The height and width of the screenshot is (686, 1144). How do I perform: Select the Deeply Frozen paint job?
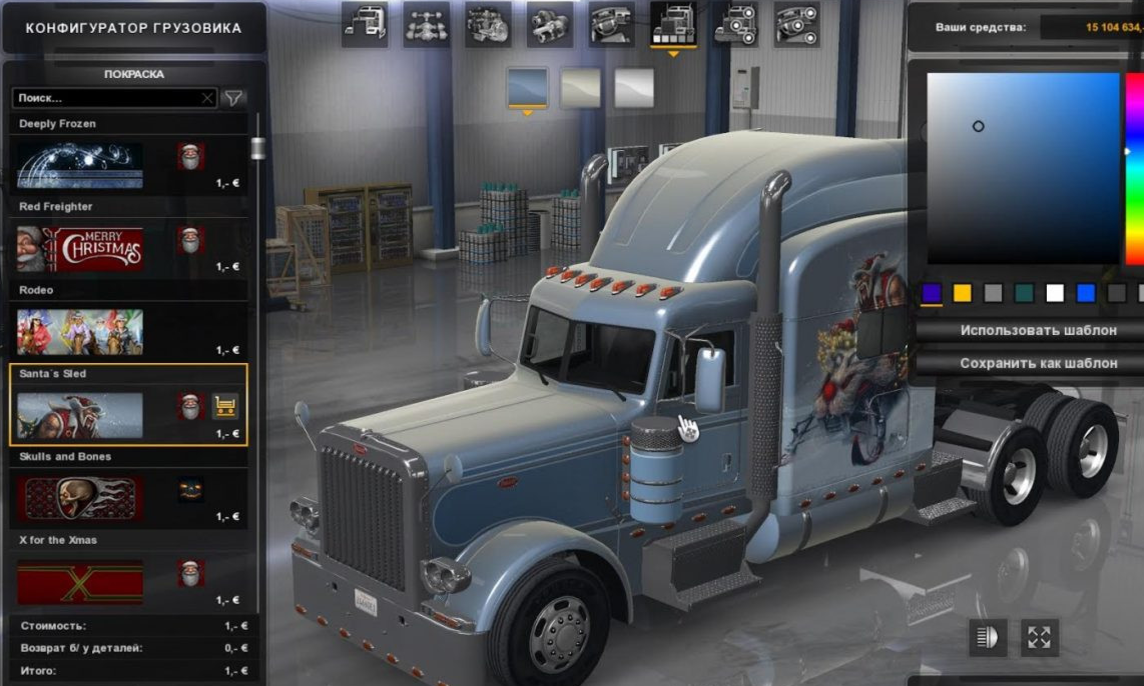pos(80,165)
